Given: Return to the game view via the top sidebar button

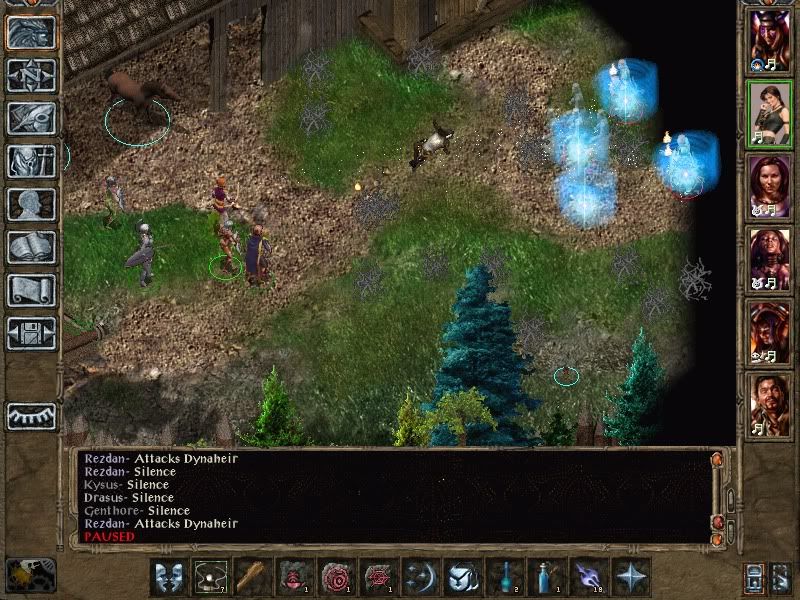Looking at the screenshot, I should 31,32.
